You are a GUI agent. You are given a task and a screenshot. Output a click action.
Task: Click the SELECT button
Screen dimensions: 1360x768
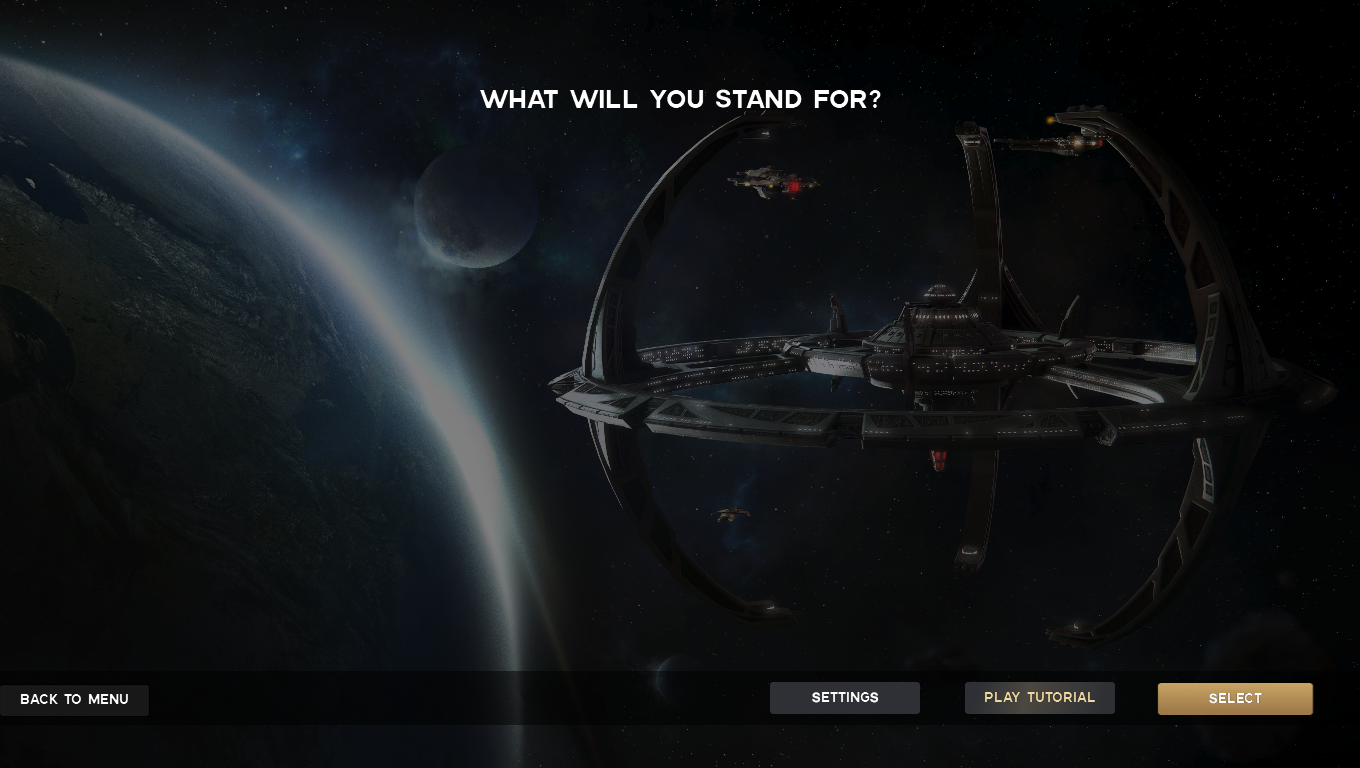(x=1235, y=698)
